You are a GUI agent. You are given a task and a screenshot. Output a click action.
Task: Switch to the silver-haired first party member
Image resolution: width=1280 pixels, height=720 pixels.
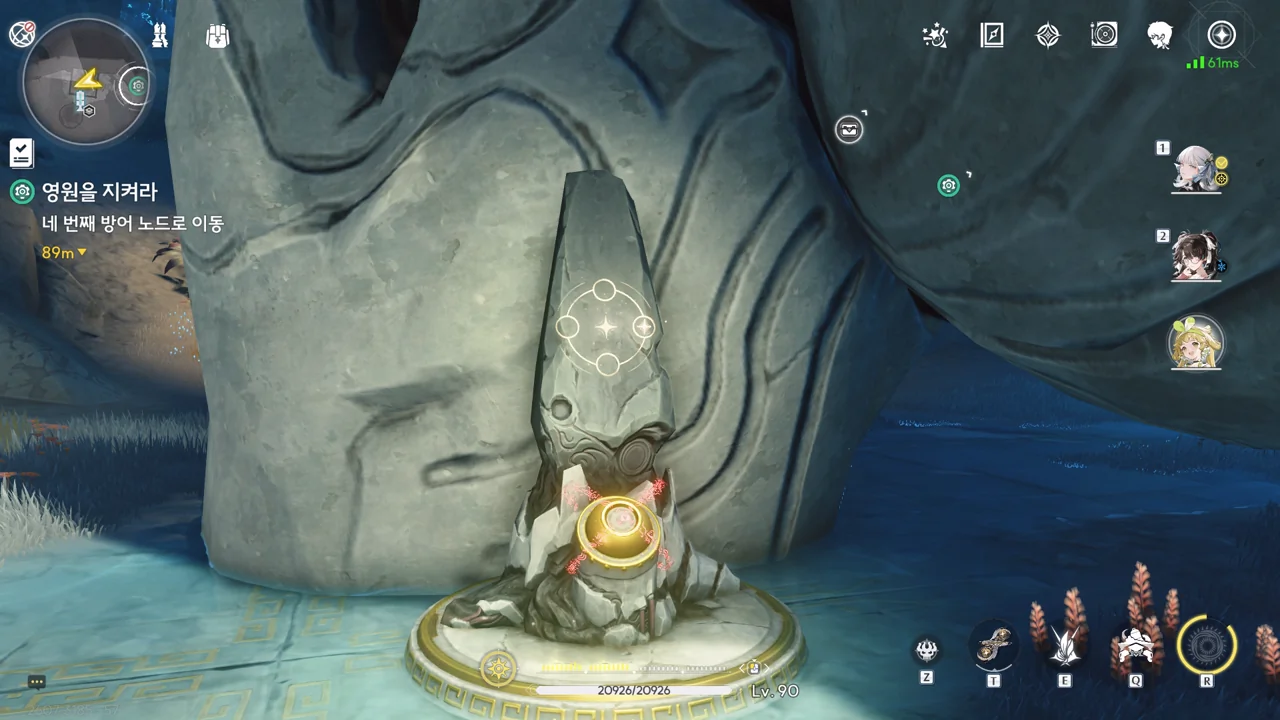tap(1196, 170)
